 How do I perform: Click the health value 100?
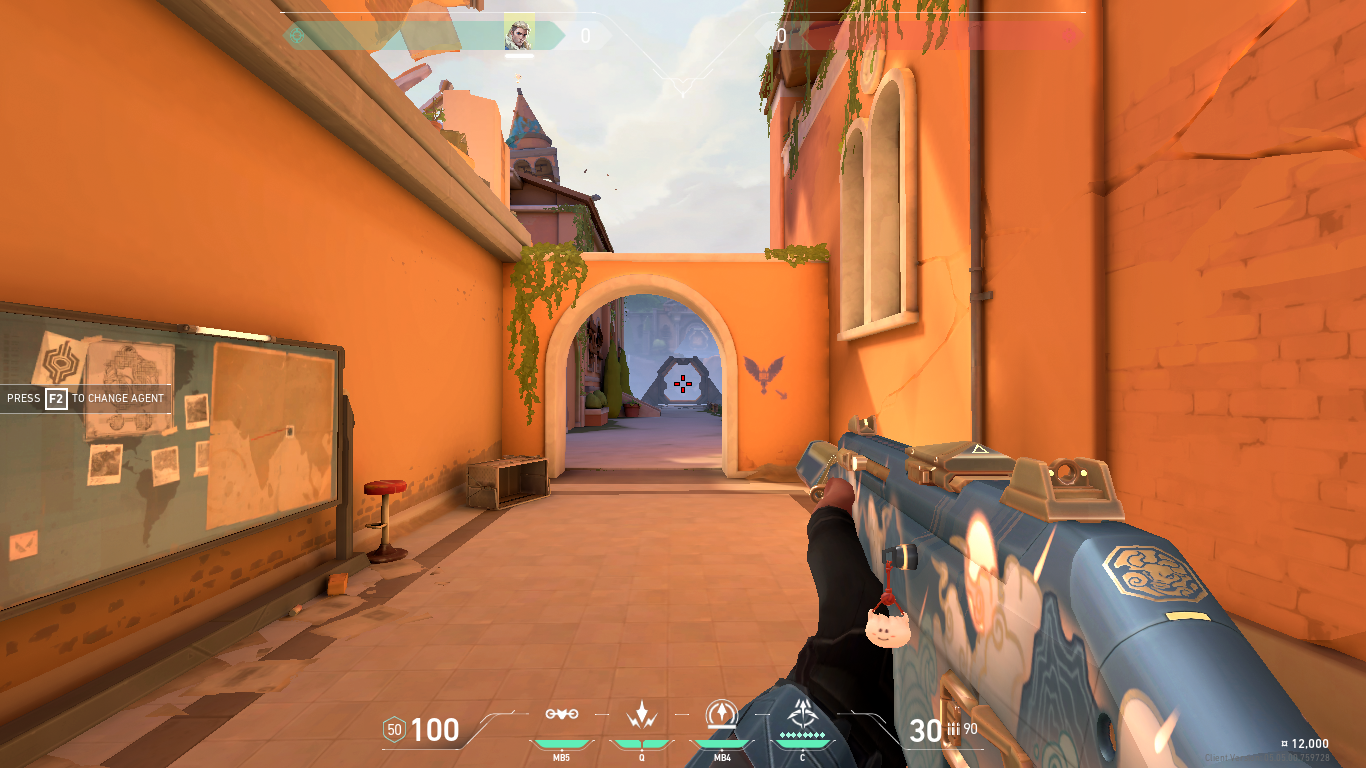436,731
